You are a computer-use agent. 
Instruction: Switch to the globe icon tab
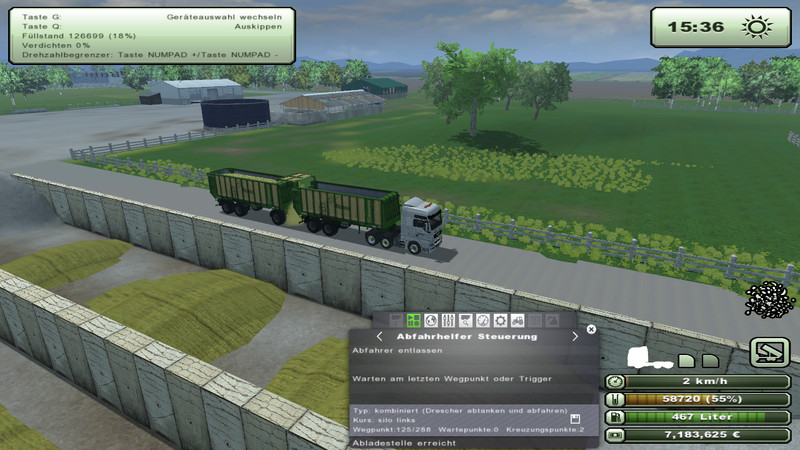click(x=430, y=320)
